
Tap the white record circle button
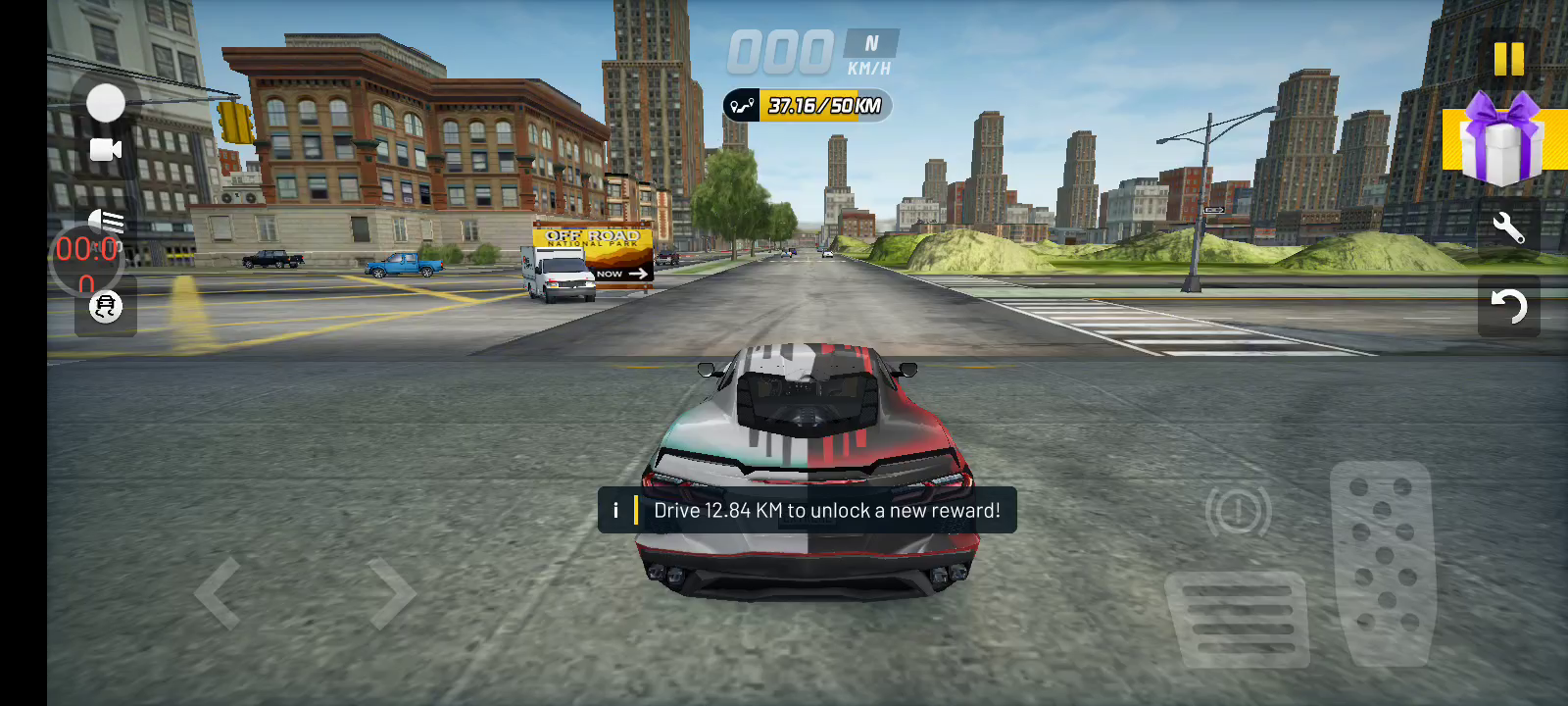106,103
